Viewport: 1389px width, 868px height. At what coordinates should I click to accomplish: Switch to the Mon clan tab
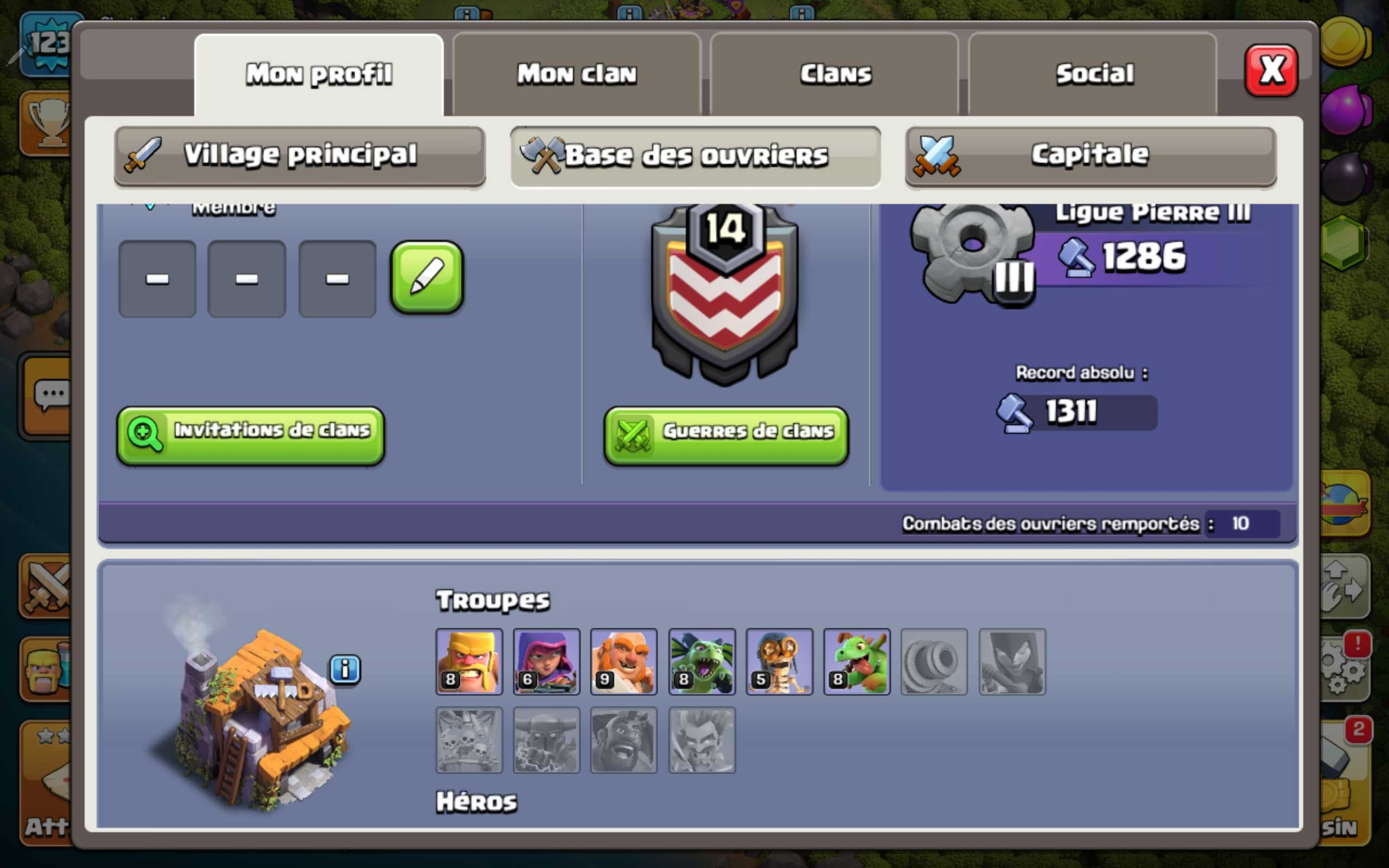tap(577, 74)
